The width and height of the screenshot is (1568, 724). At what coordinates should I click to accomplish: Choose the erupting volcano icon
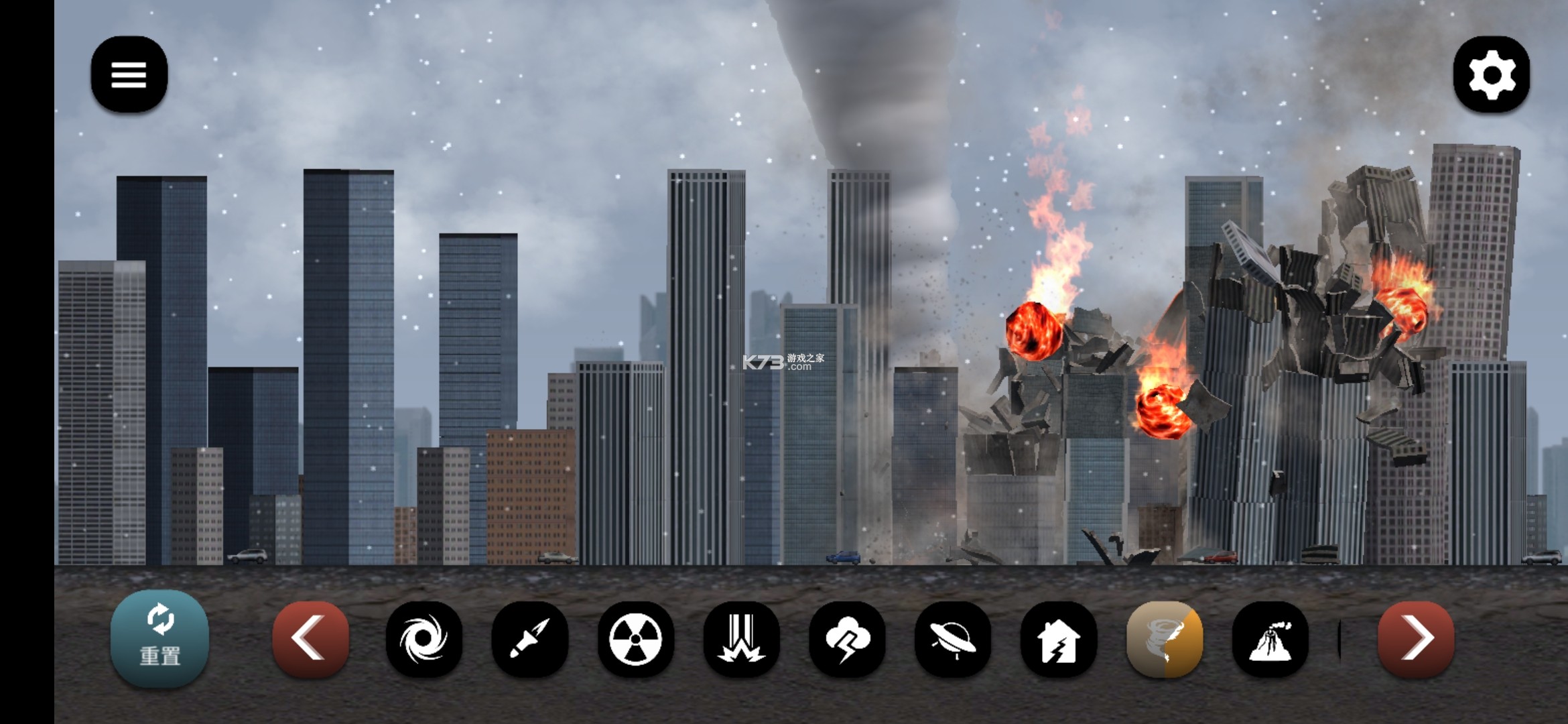coord(1270,638)
